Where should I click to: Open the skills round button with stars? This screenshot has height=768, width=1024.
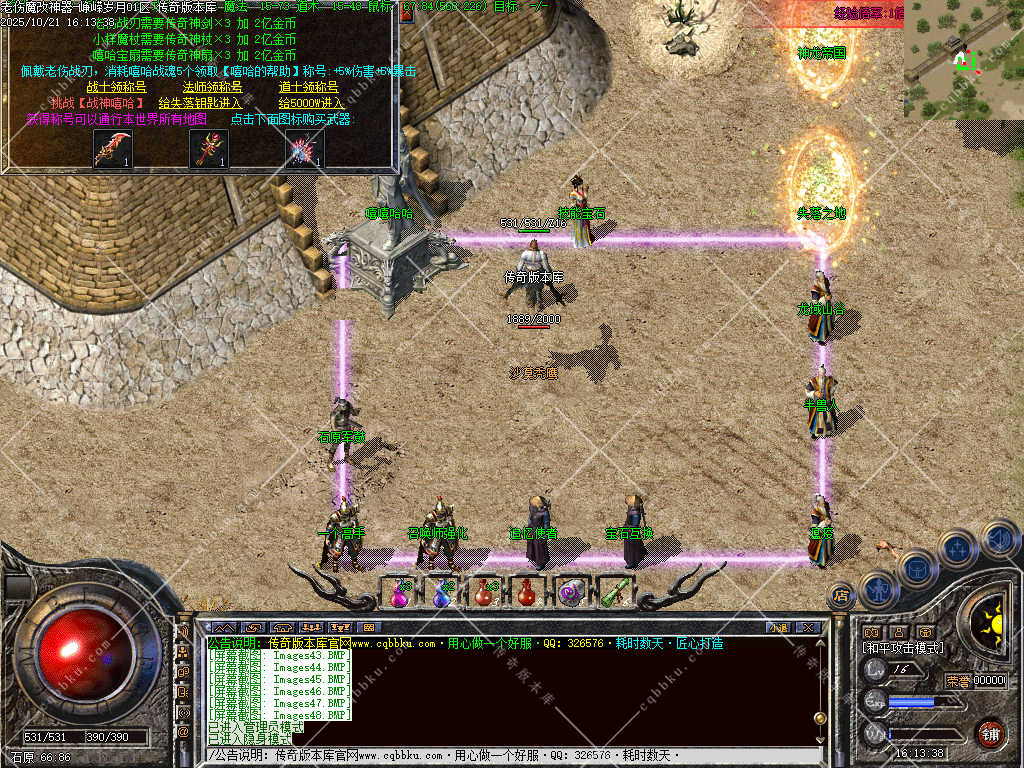pos(957,548)
